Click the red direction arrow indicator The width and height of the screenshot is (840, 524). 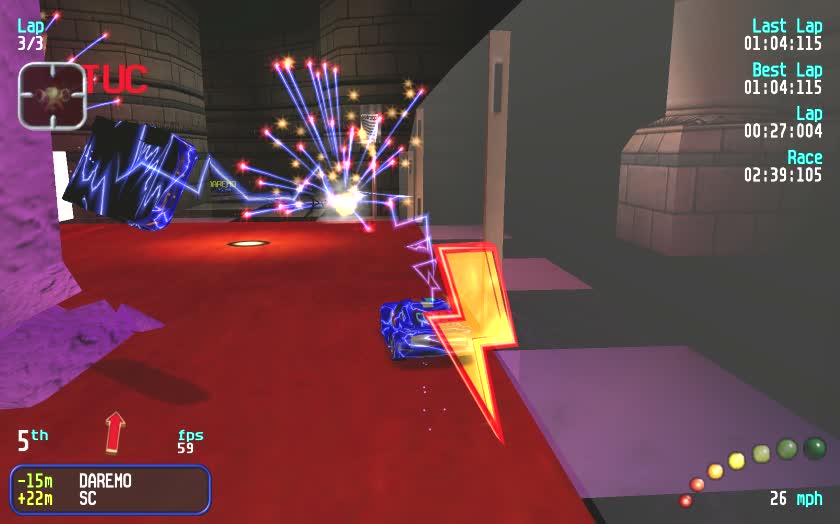115,431
